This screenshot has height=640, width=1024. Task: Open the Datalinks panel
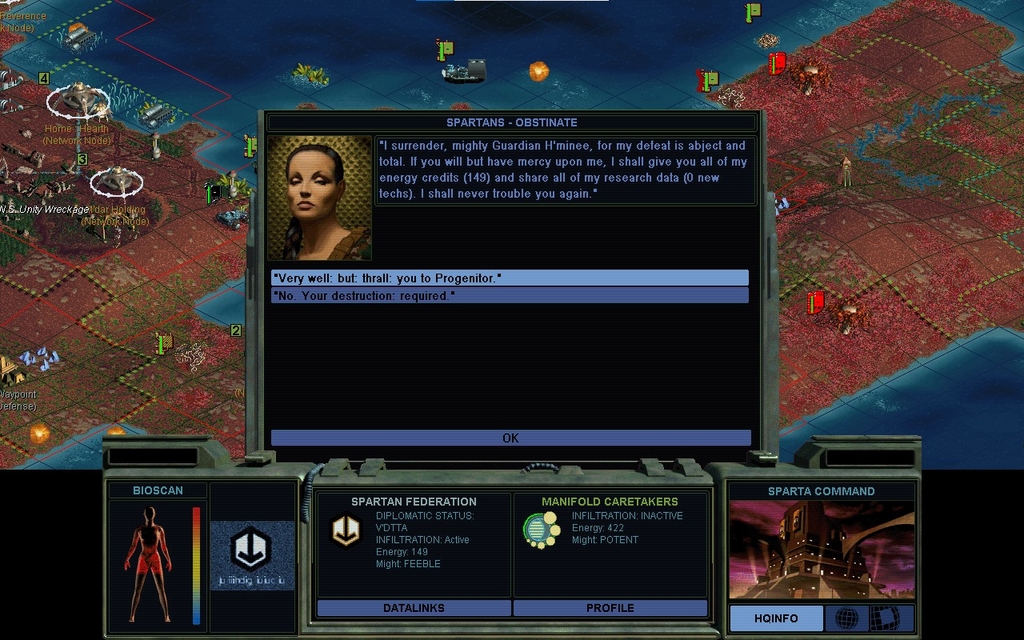pos(413,608)
